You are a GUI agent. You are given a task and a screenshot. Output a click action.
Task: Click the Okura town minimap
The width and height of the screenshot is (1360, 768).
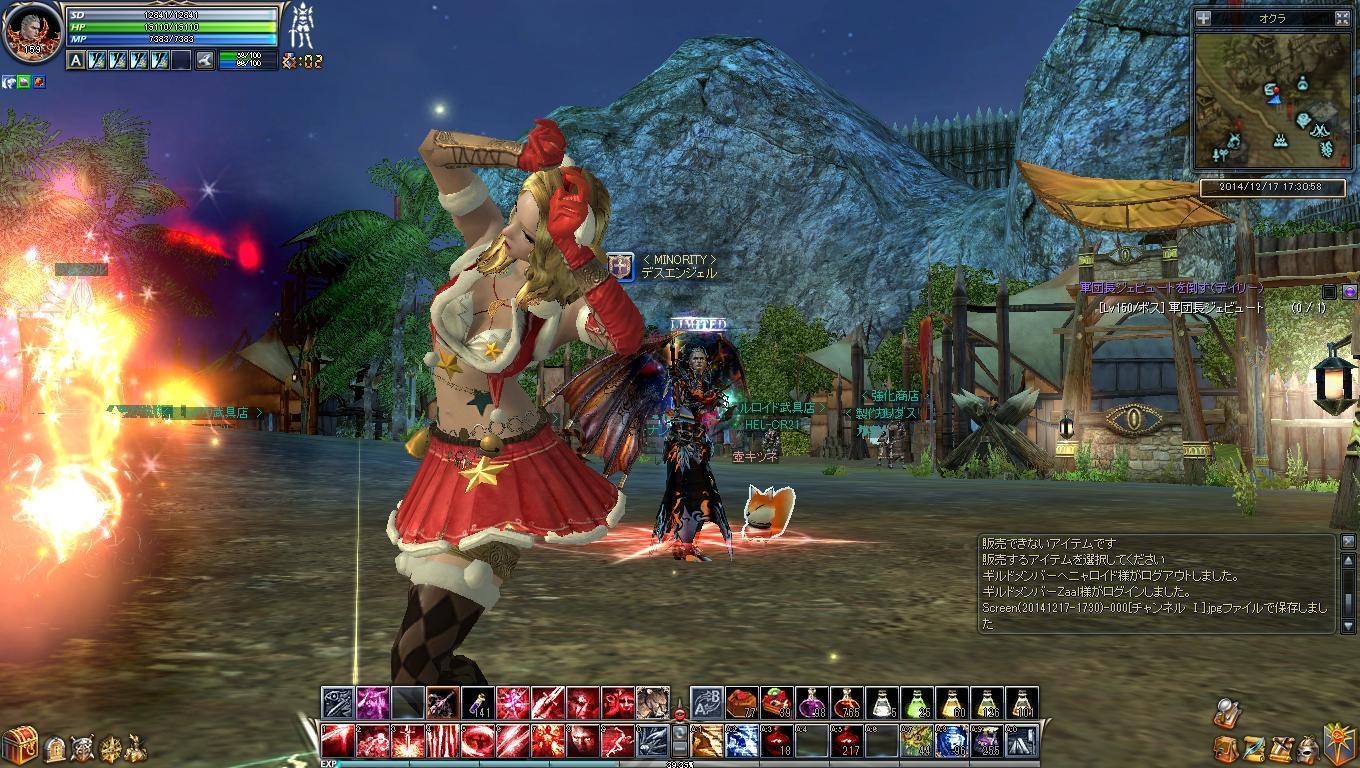click(x=1270, y=98)
